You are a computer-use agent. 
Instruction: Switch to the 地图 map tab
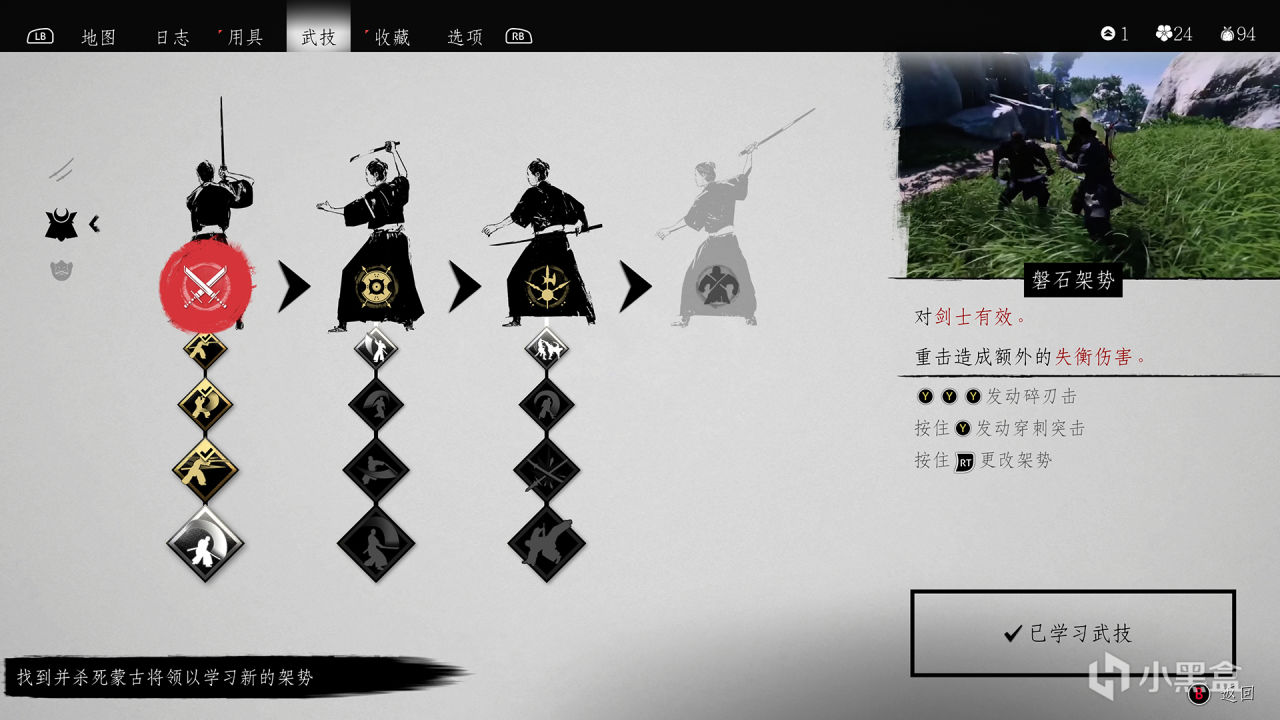coord(98,36)
